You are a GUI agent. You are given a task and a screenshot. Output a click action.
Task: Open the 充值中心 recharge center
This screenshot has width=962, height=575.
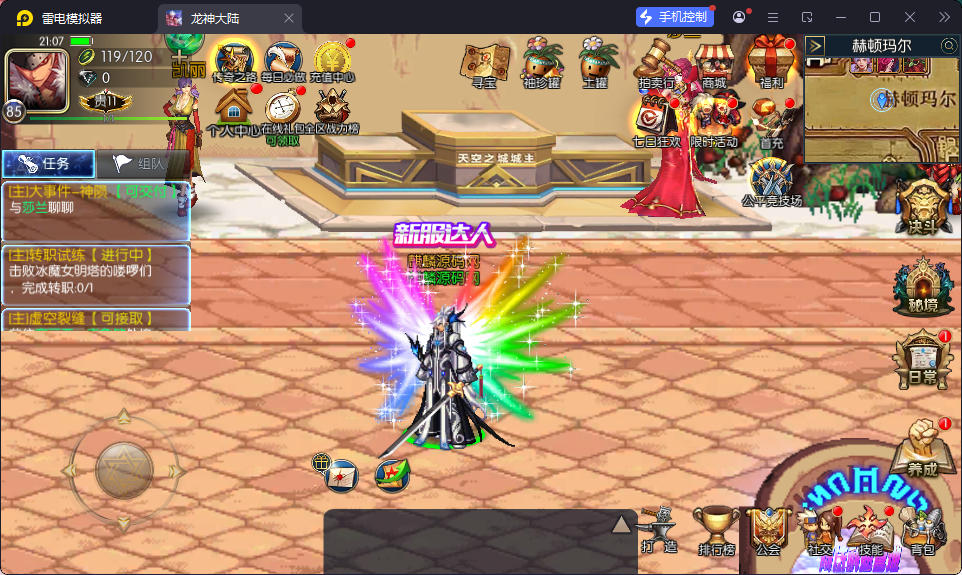pos(333,61)
